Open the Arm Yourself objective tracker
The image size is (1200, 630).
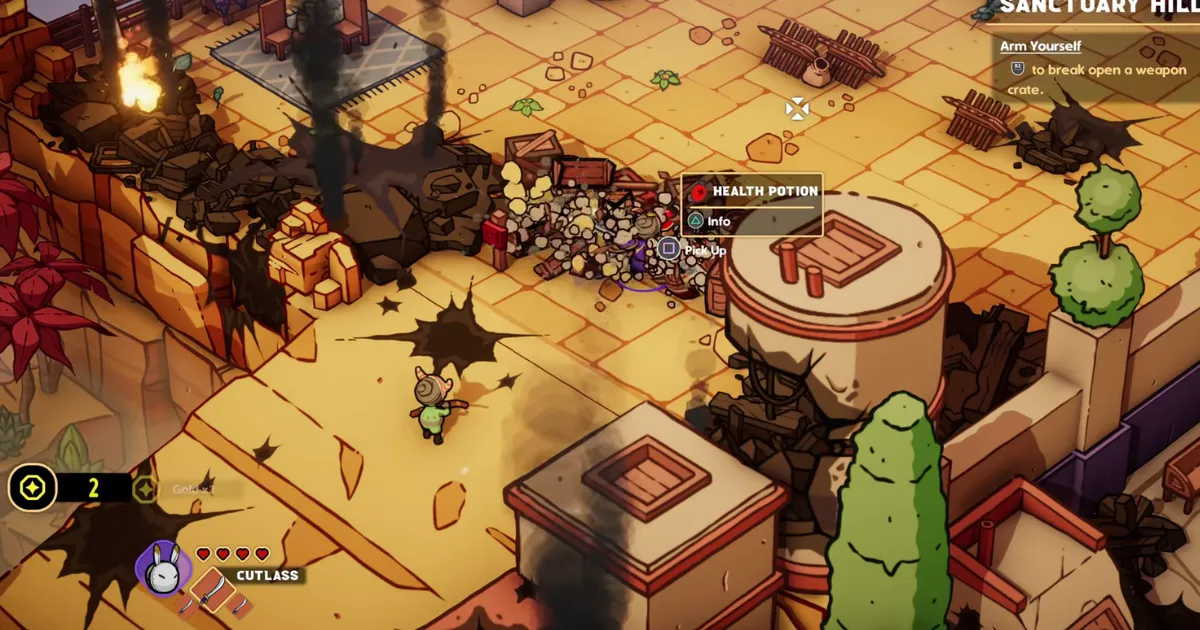point(1040,46)
